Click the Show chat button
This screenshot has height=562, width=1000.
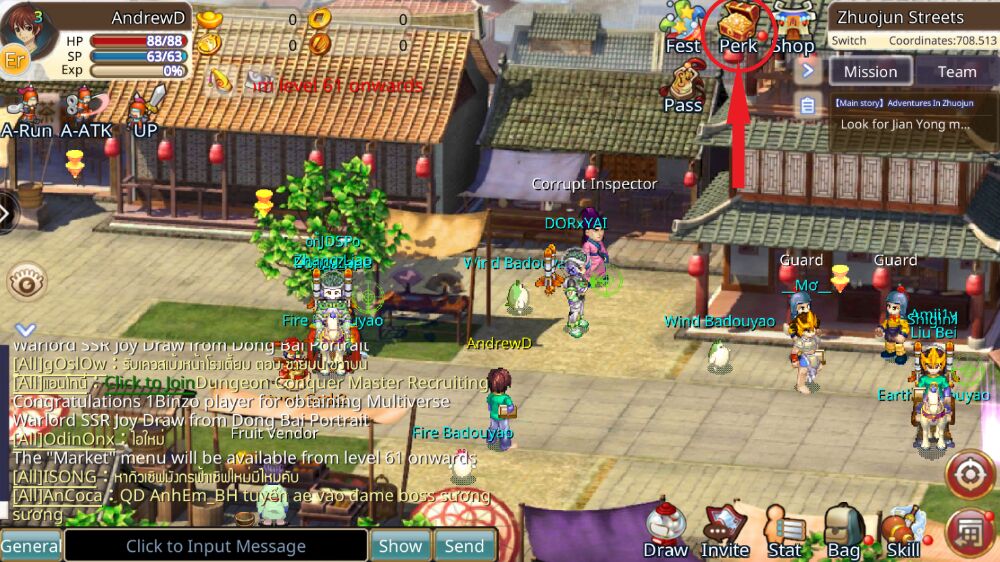(x=400, y=546)
